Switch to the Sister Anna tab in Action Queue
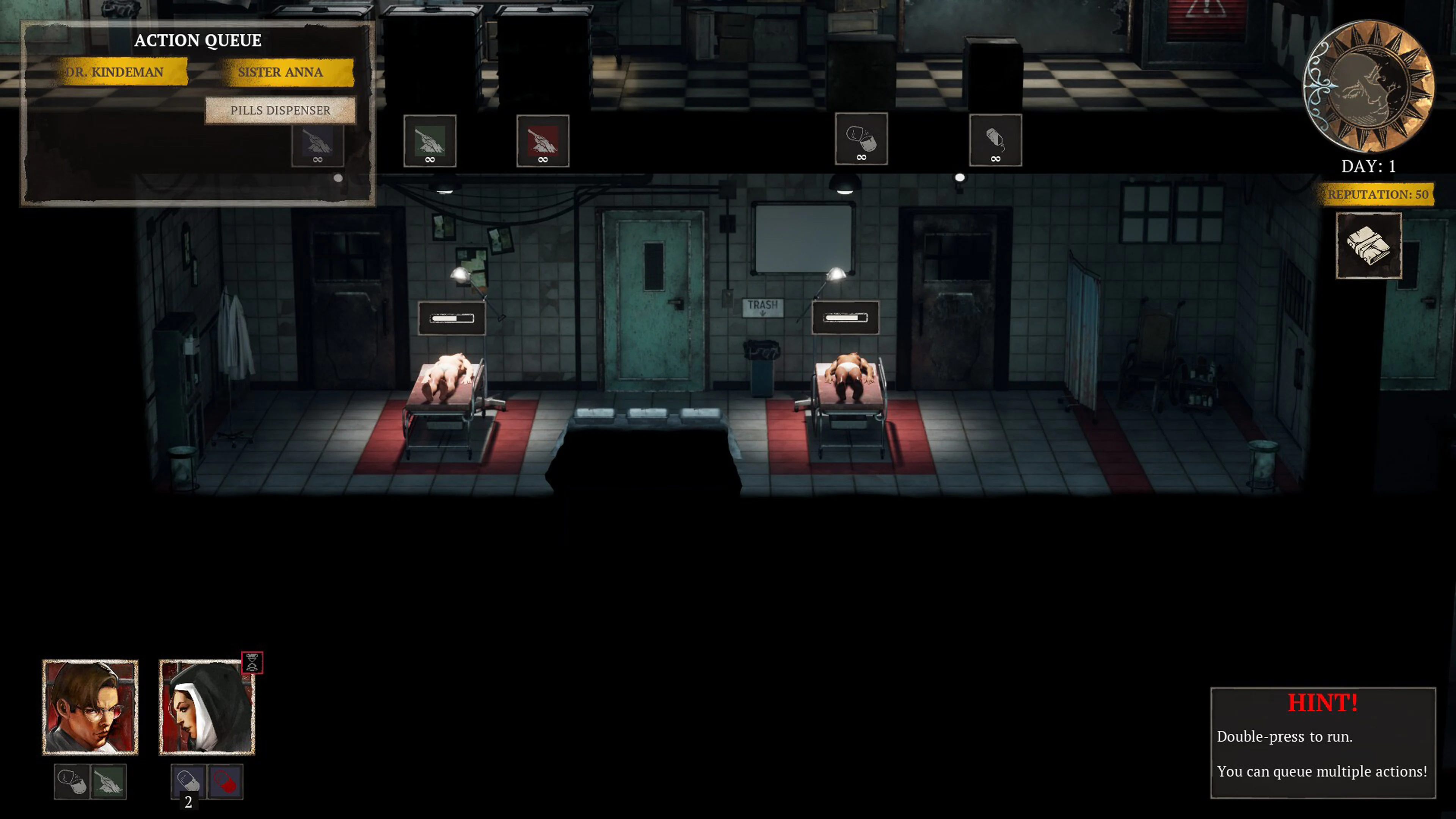Viewport: 1456px width, 819px height. [281, 72]
